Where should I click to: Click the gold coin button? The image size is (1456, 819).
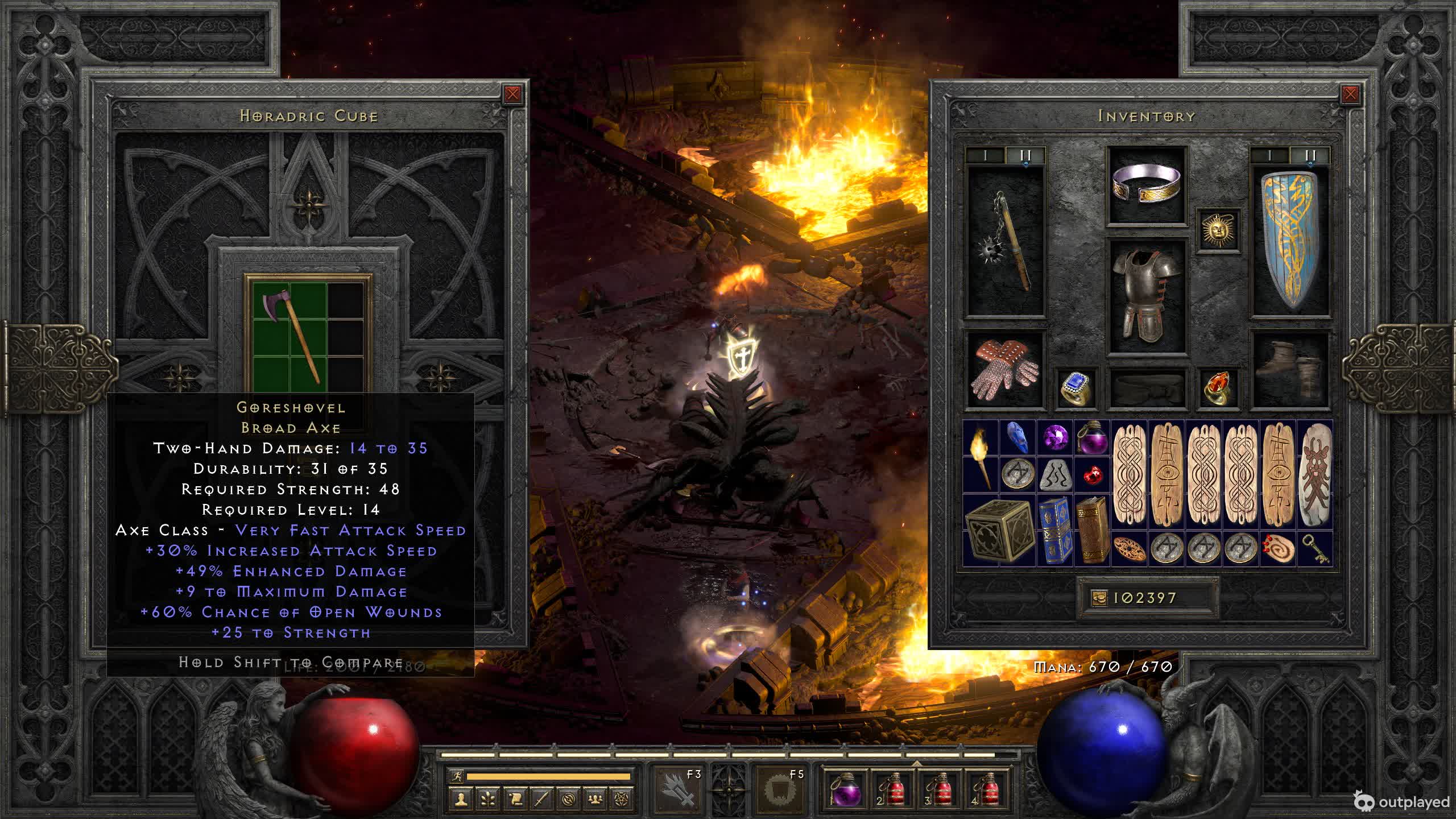pyautogui.click(x=1099, y=598)
